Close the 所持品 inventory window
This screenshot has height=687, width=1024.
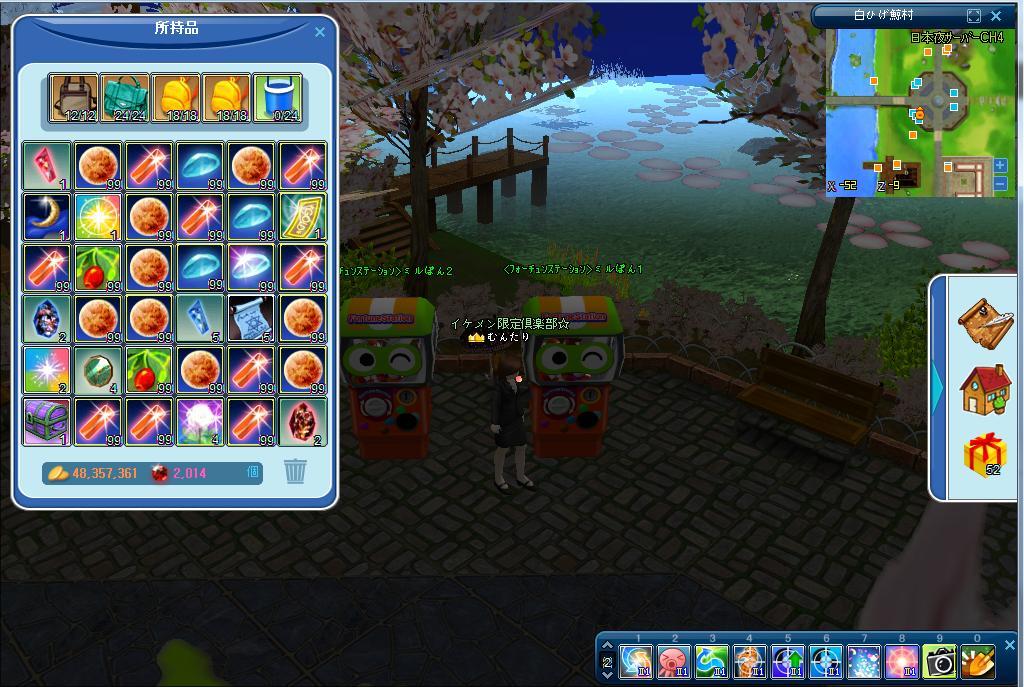coord(320,32)
